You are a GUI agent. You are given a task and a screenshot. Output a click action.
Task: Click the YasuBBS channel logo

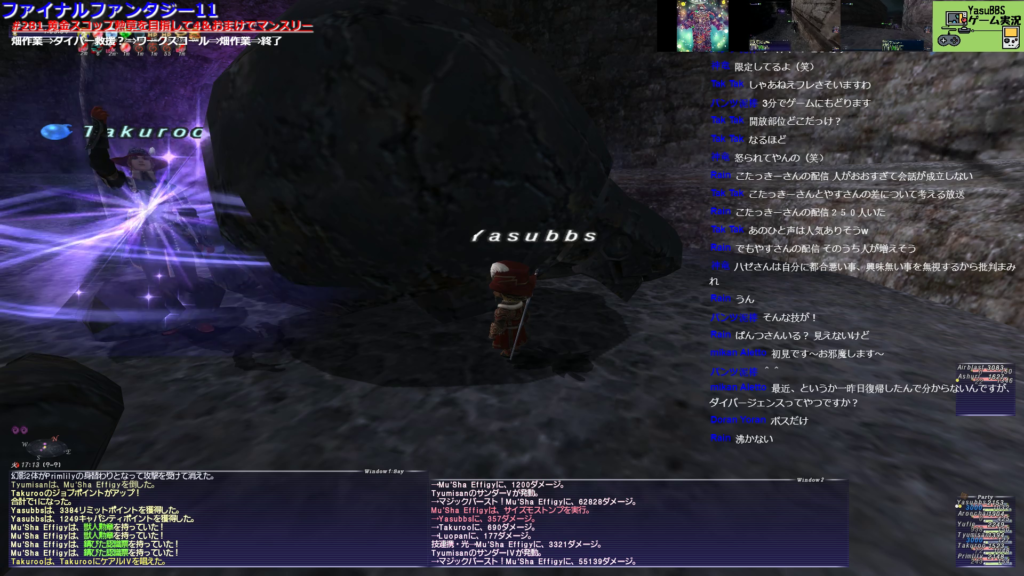coord(977,26)
